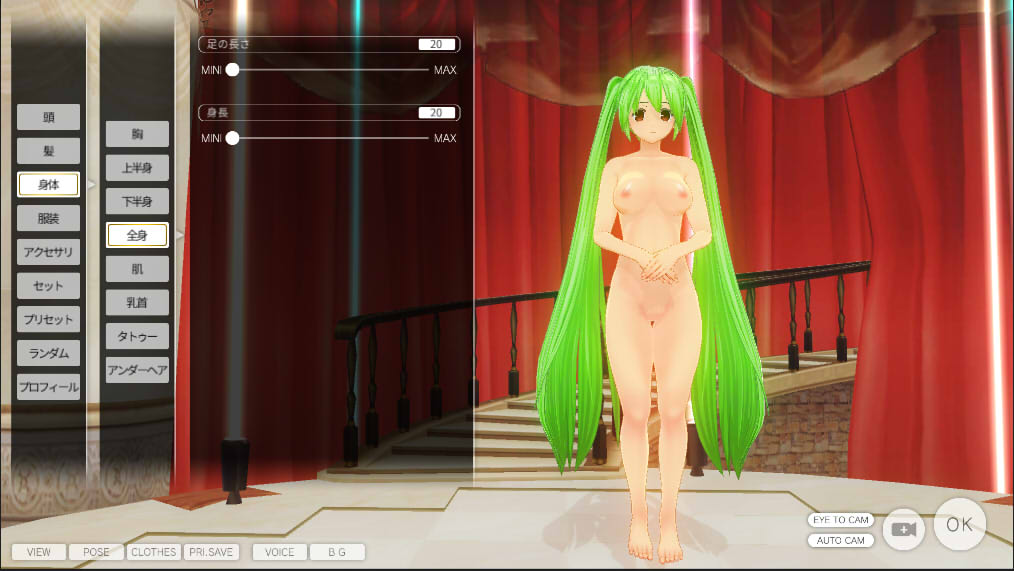Toggle the EYE TO CAM option

[x=840, y=520]
